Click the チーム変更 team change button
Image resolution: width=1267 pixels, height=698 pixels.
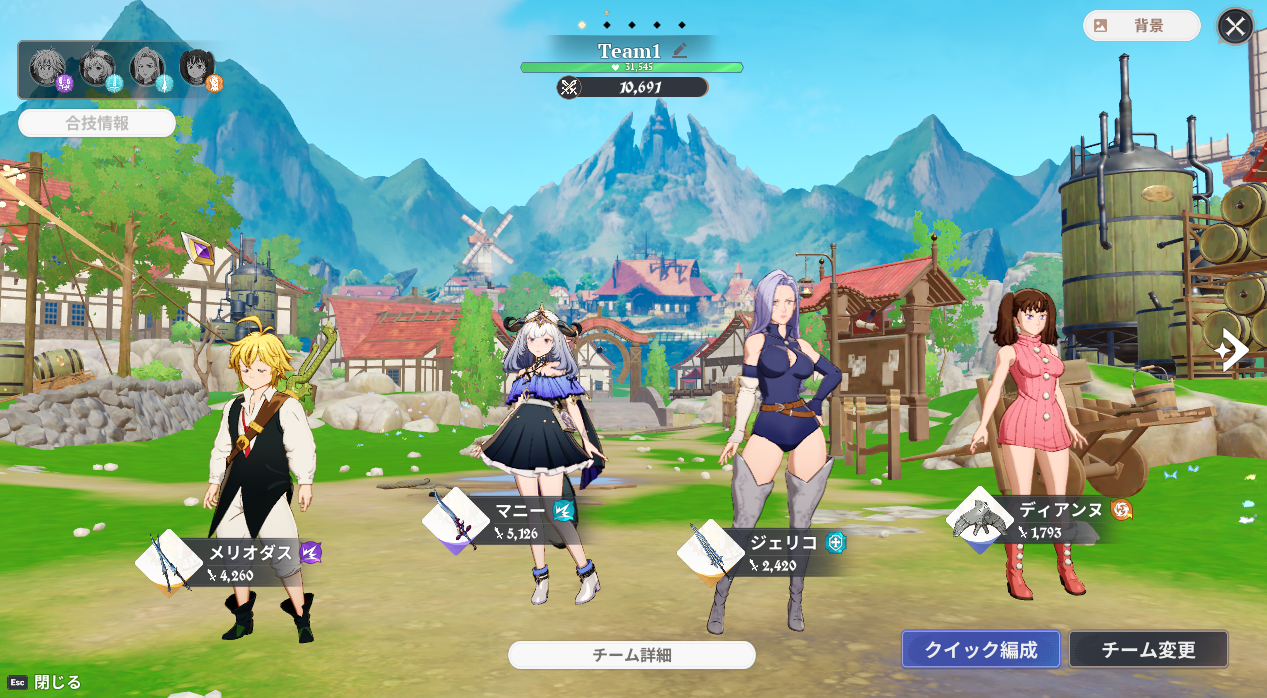click(x=1148, y=650)
